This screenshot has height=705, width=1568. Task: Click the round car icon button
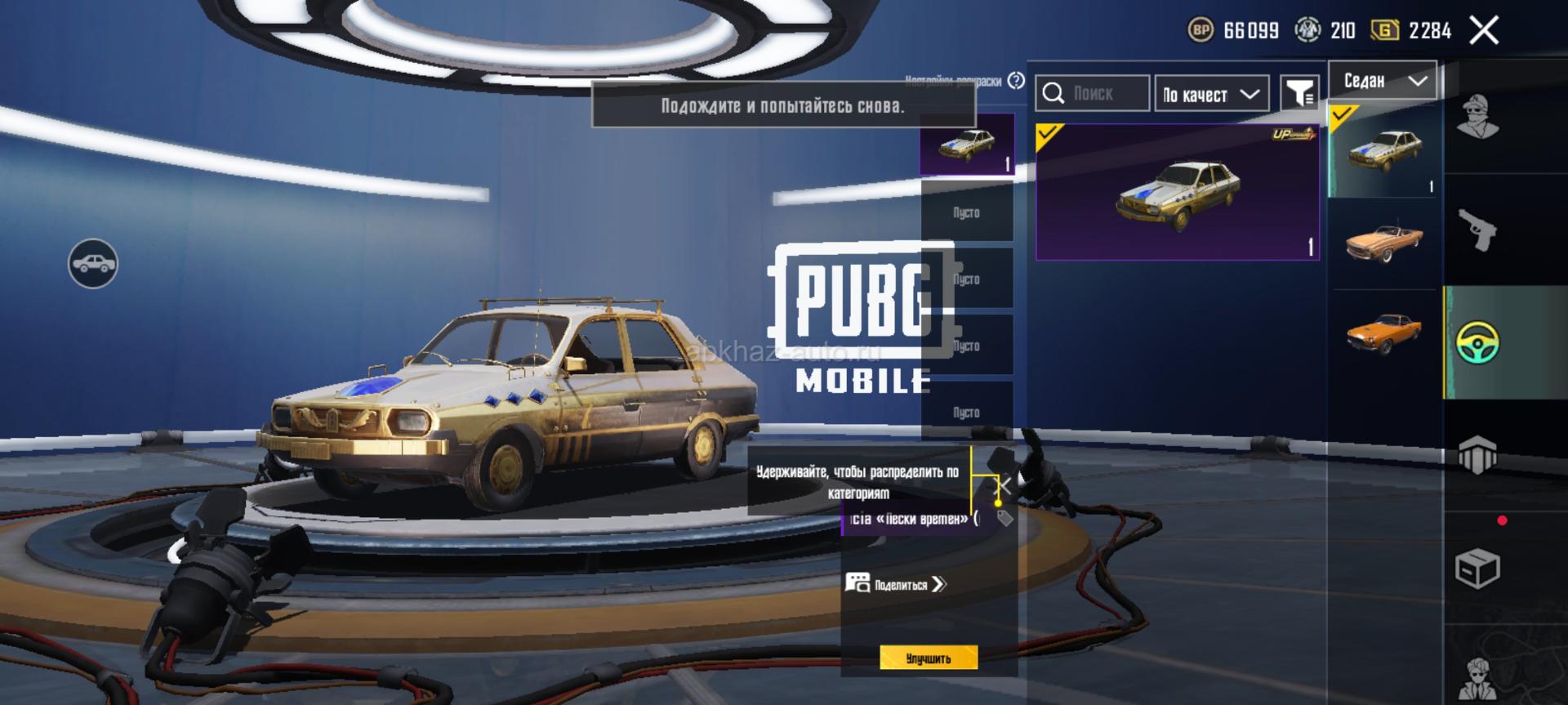93,264
